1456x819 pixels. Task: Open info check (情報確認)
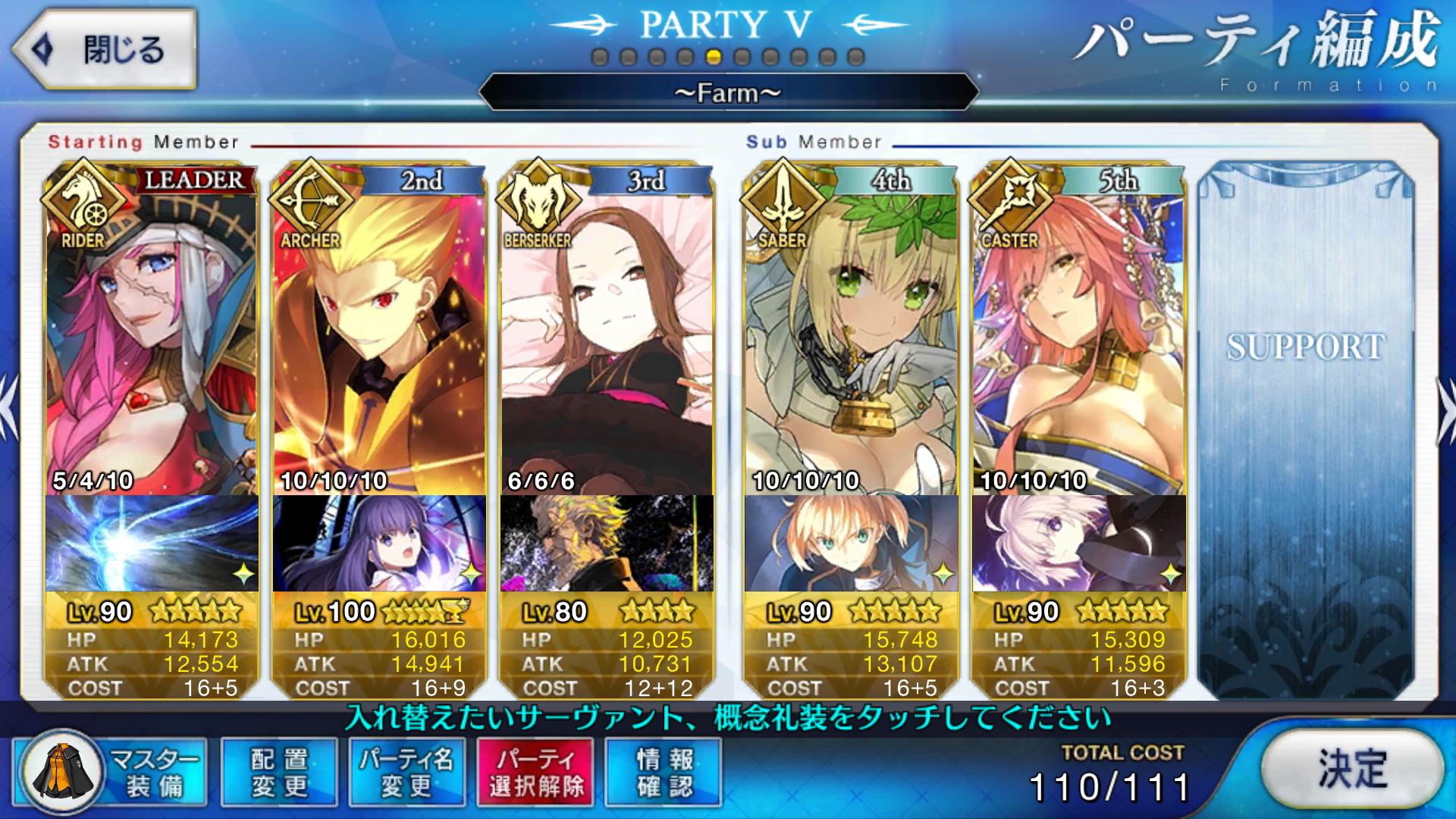point(664,772)
